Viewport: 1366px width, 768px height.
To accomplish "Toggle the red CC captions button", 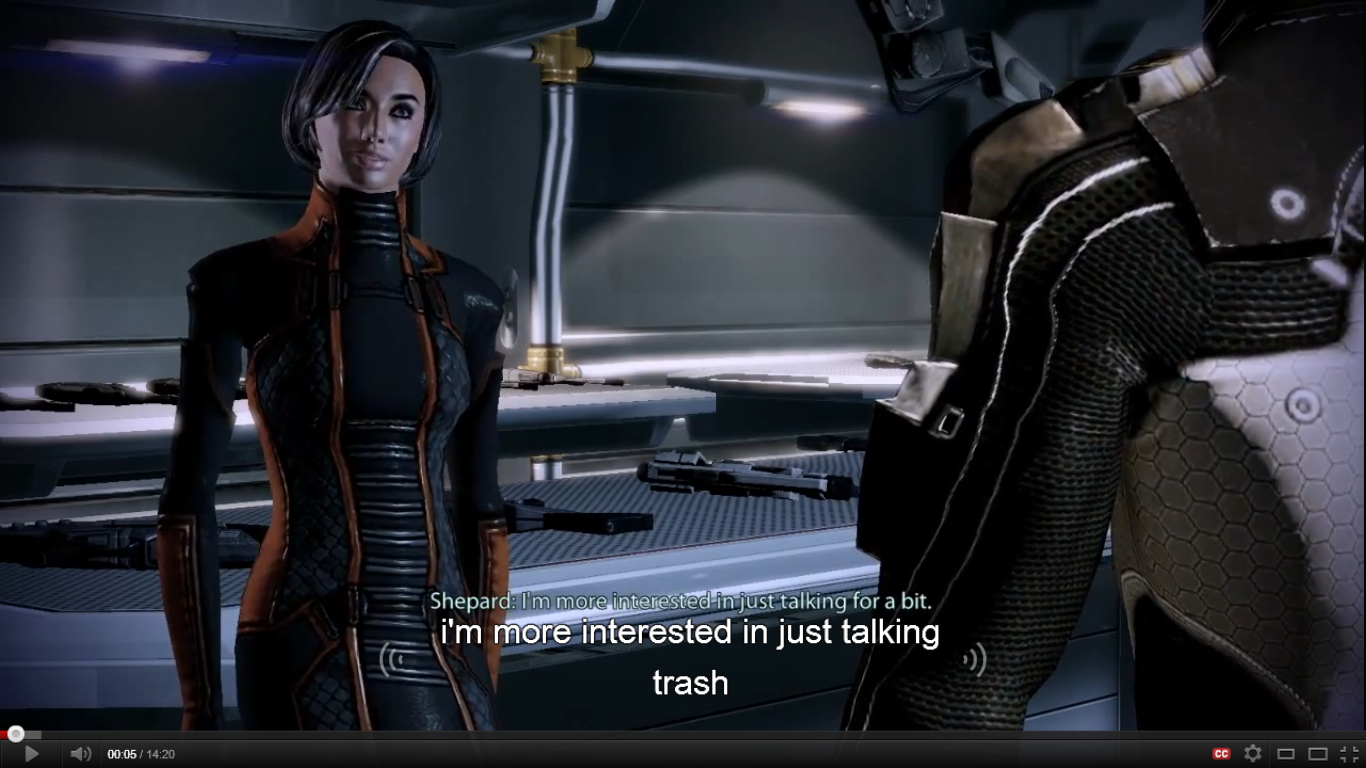I will pos(1221,754).
